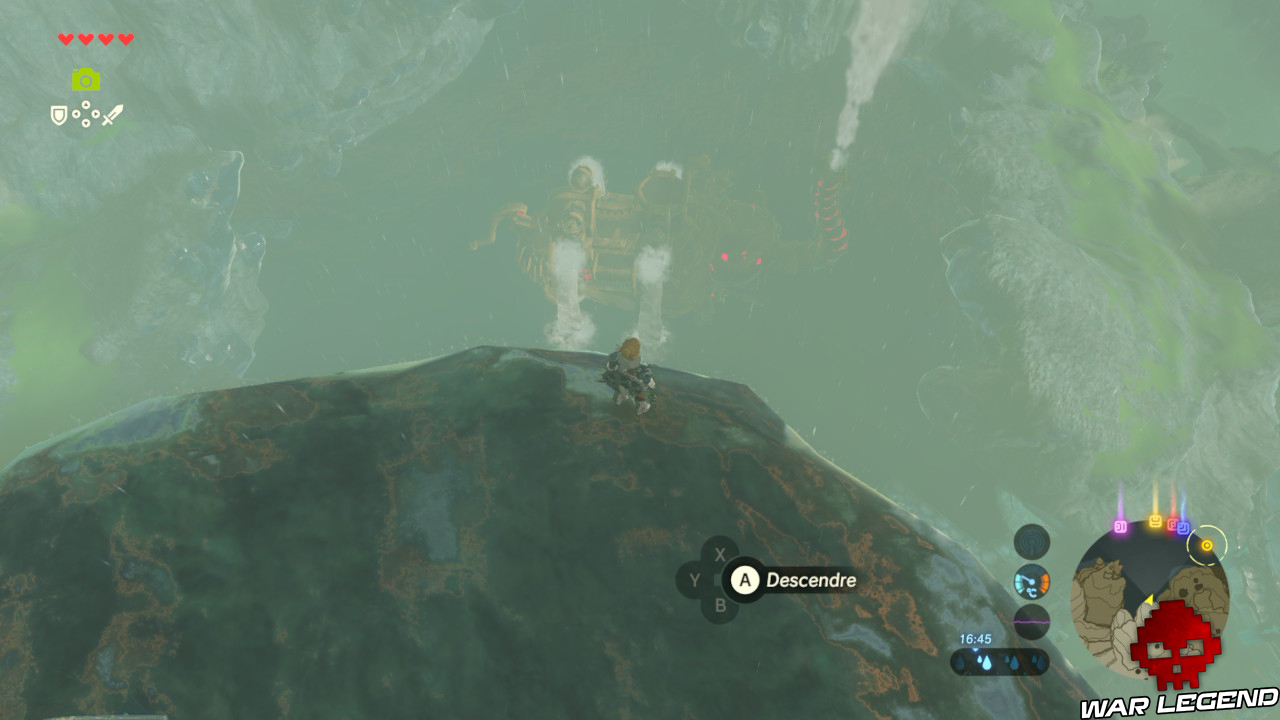Click the purple noise meter icon

1031,622
